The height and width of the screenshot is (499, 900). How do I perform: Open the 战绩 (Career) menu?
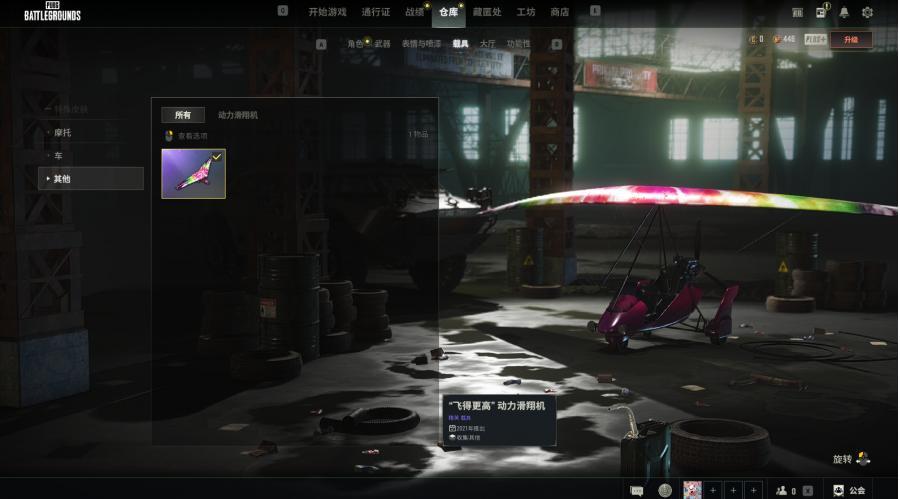coord(415,12)
